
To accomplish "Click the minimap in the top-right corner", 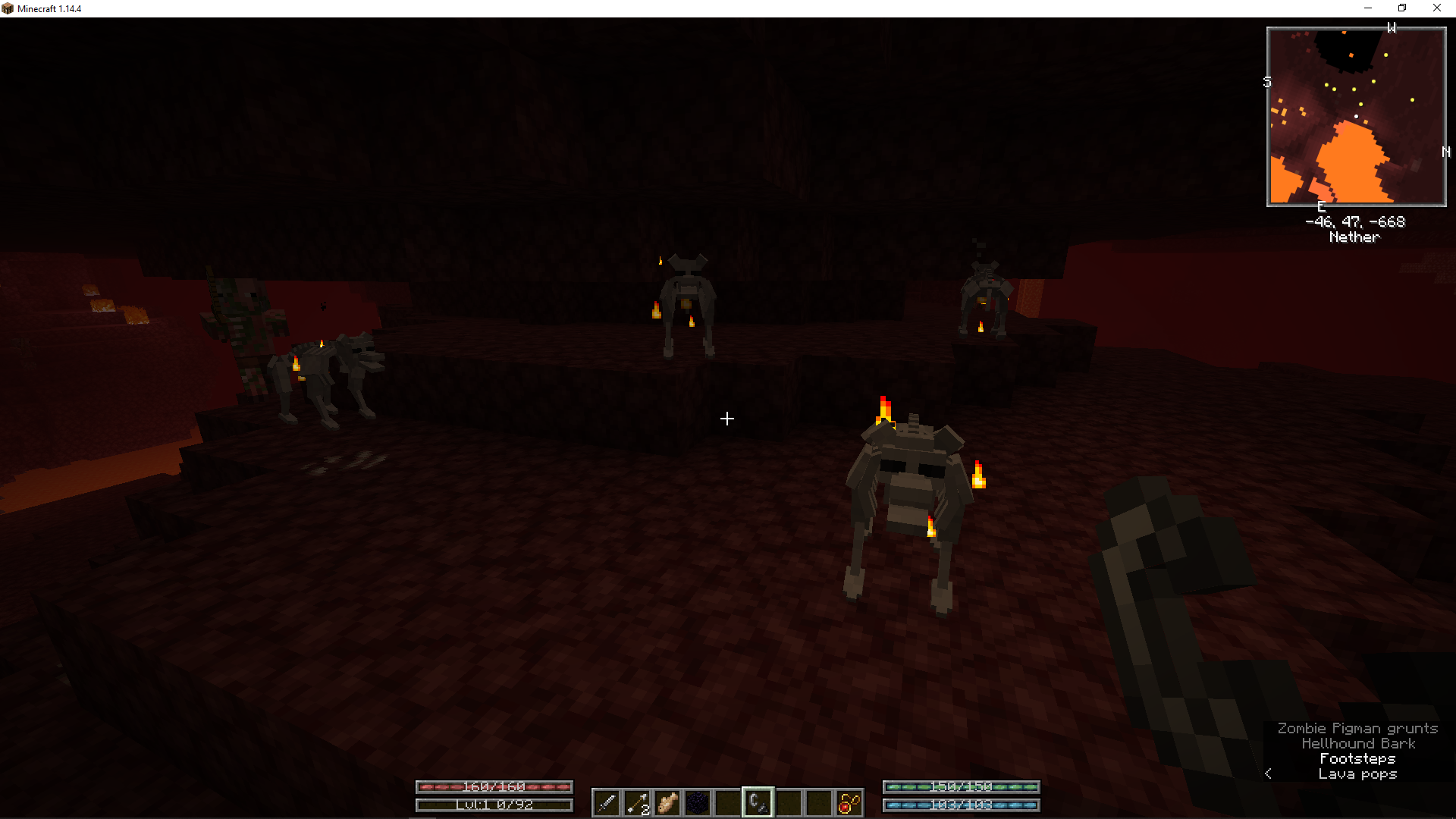I will point(1355,115).
